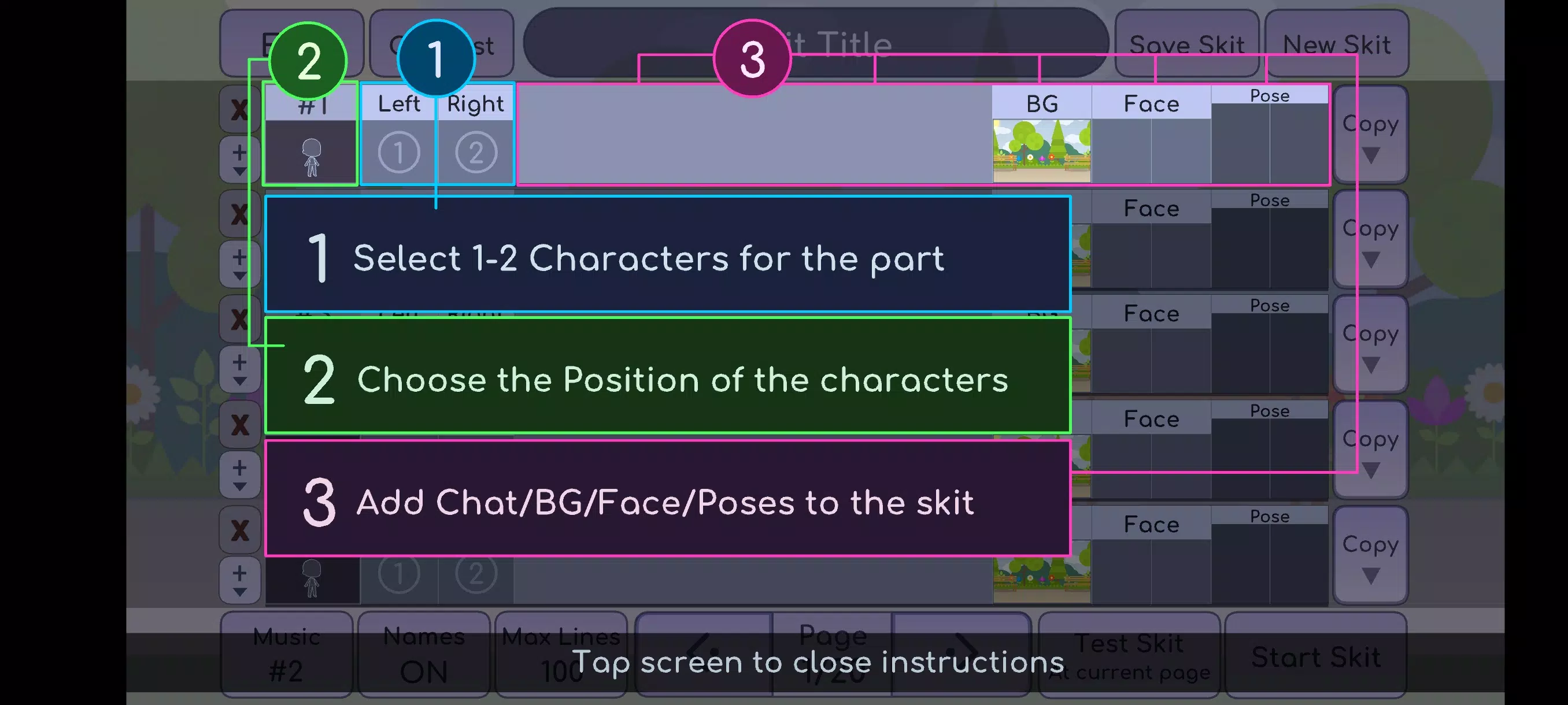Save your skit with Save Skit
The width and height of the screenshot is (1568, 705).
click(x=1187, y=44)
